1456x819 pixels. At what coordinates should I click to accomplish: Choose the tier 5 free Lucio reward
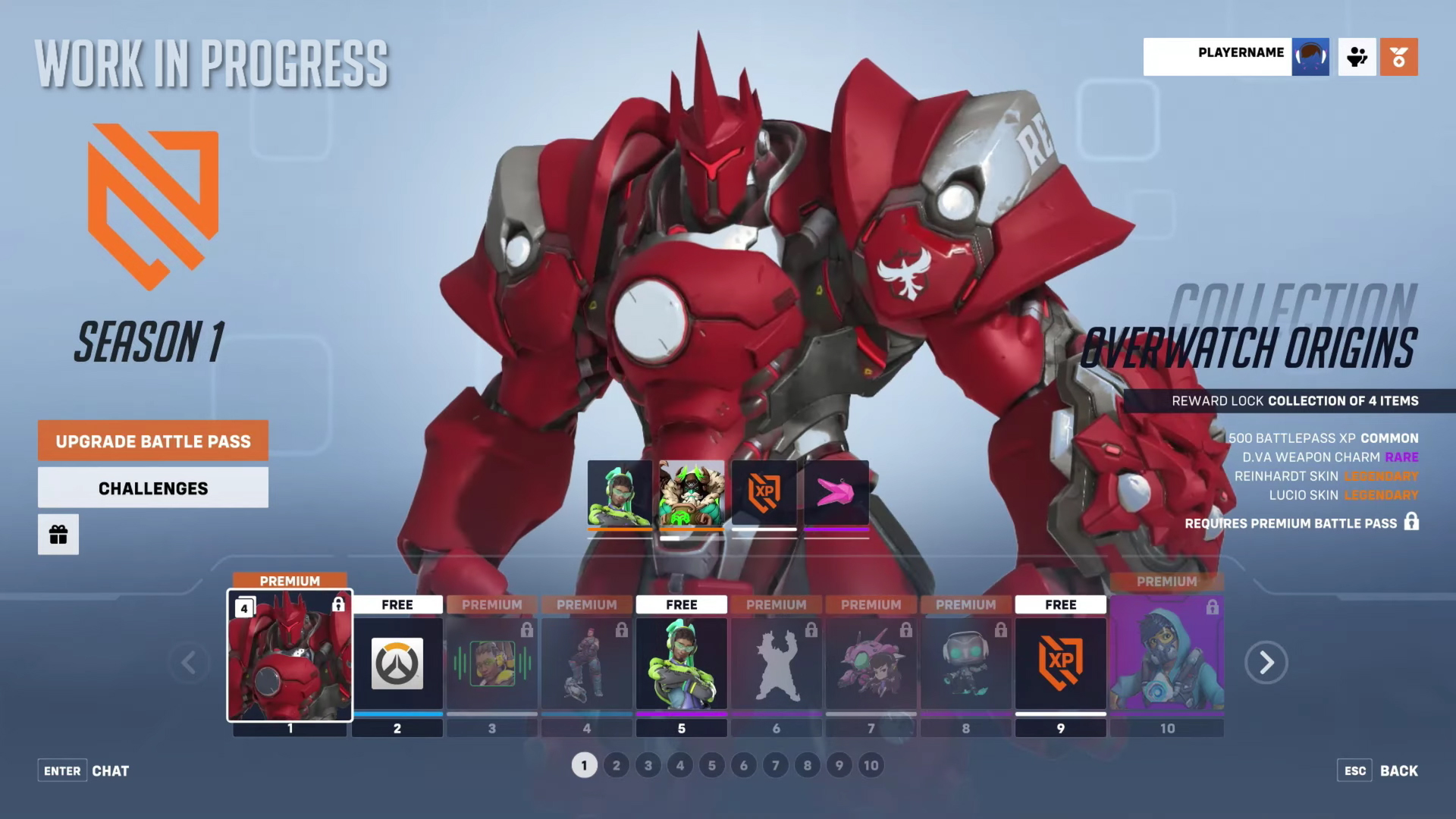pos(681,664)
